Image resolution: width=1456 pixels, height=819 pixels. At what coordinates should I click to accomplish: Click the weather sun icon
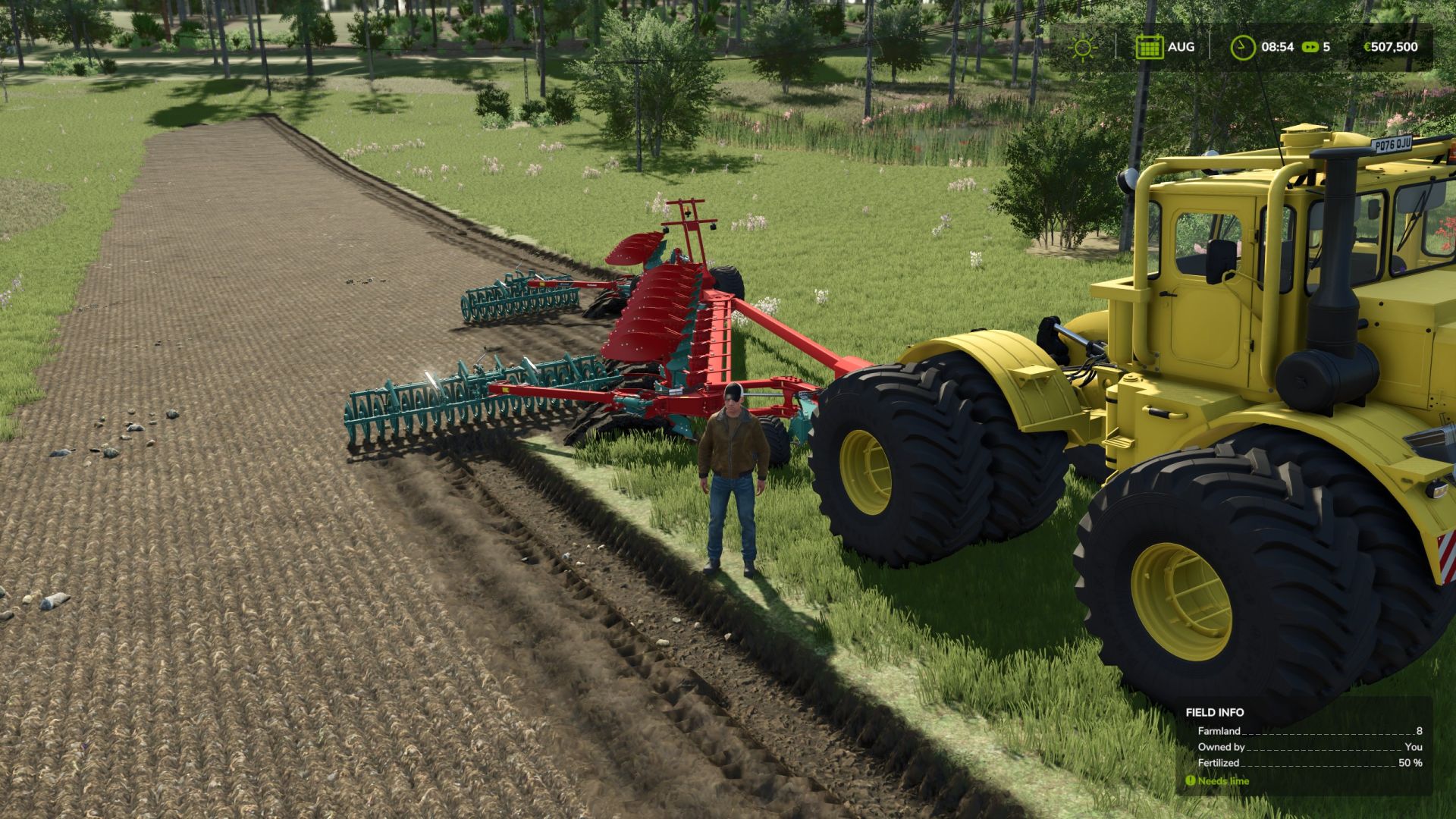(x=1084, y=47)
